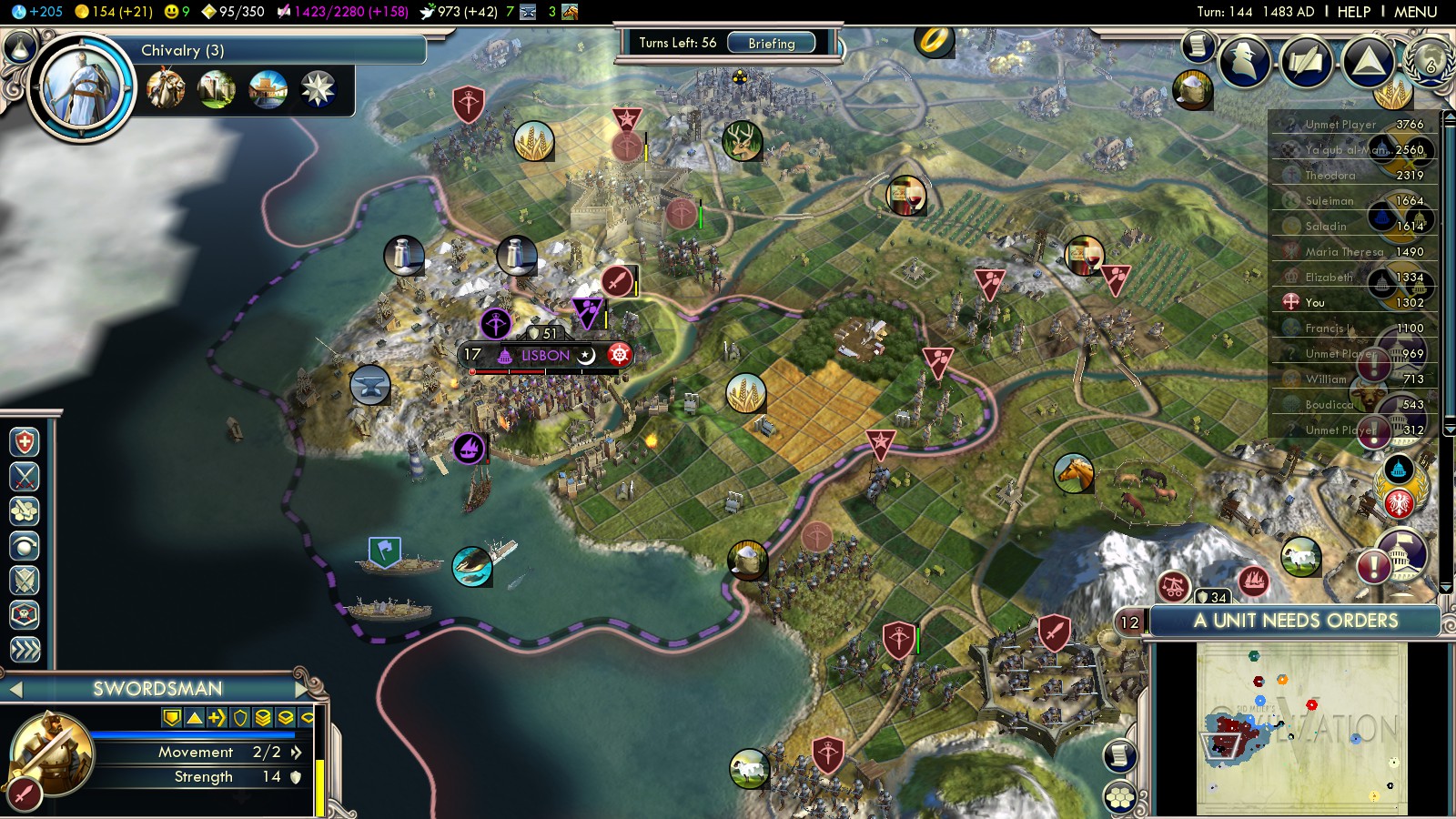Open the espionage spy overview
The height and width of the screenshot is (819, 1456).
point(1244,62)
